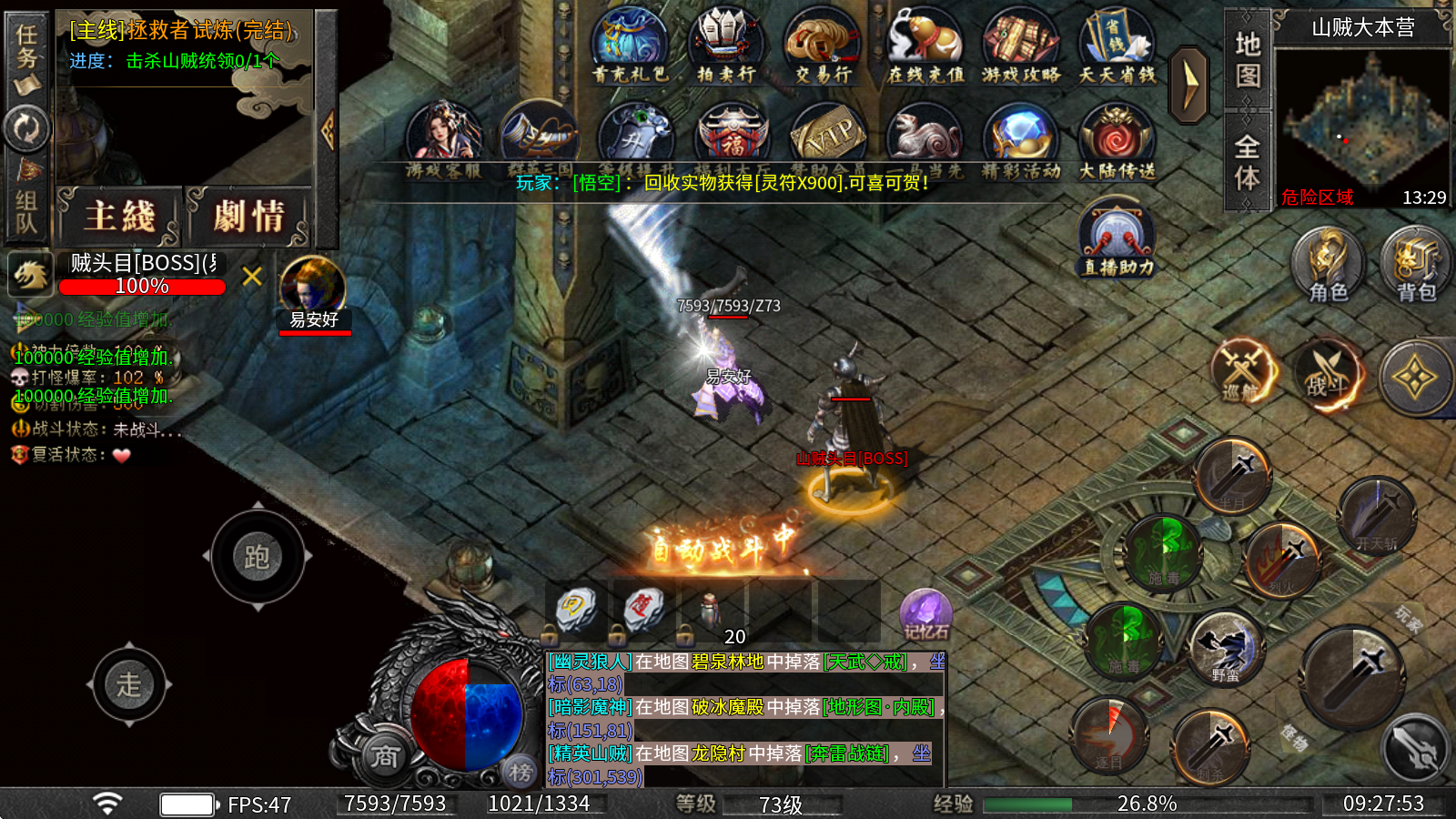Switch to the 主线 main quest tab
The width and height of the screenshot is (1456, 819).
click(121, 217)
